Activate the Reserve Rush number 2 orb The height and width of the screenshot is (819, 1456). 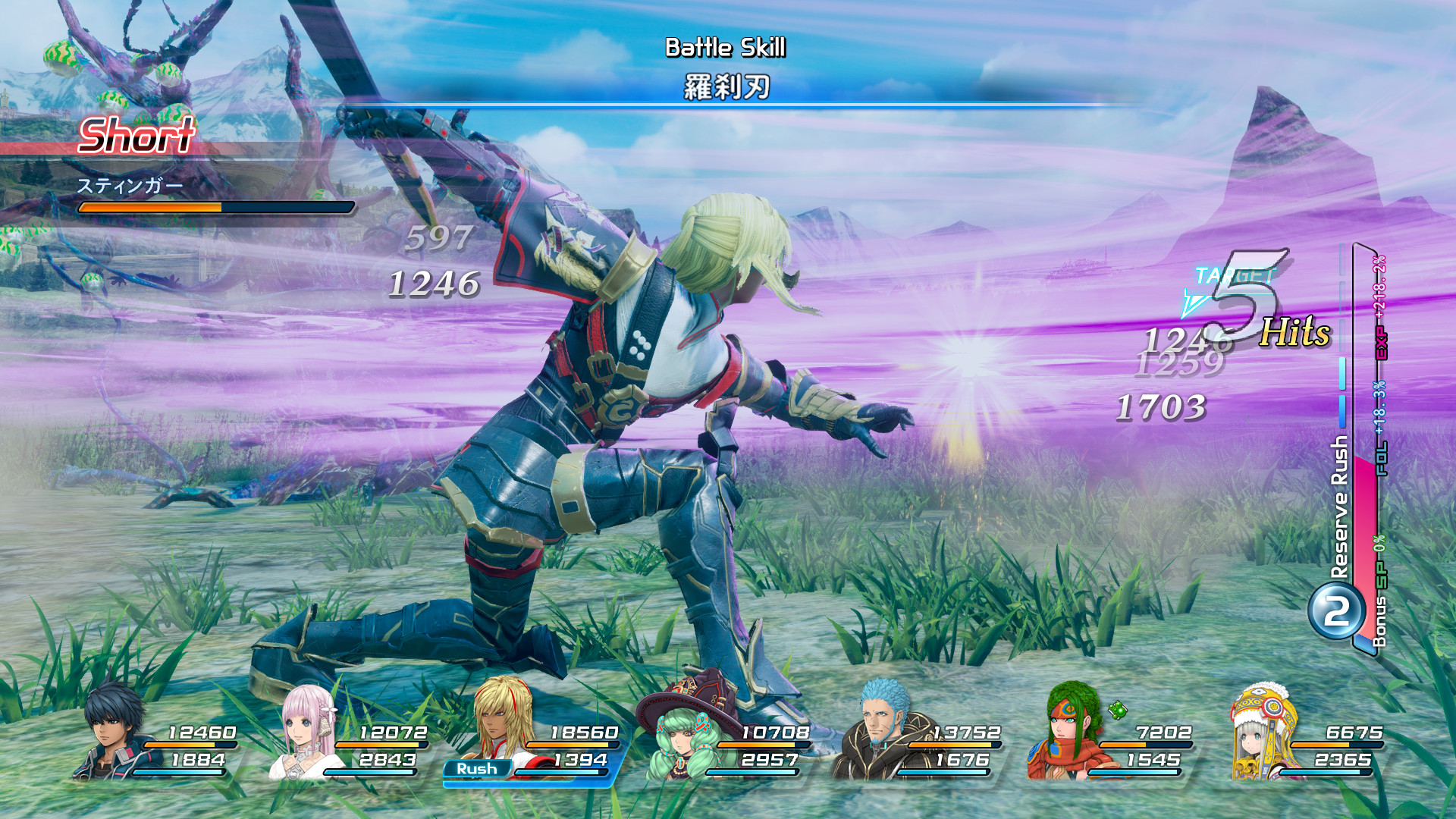point(1336,610)
